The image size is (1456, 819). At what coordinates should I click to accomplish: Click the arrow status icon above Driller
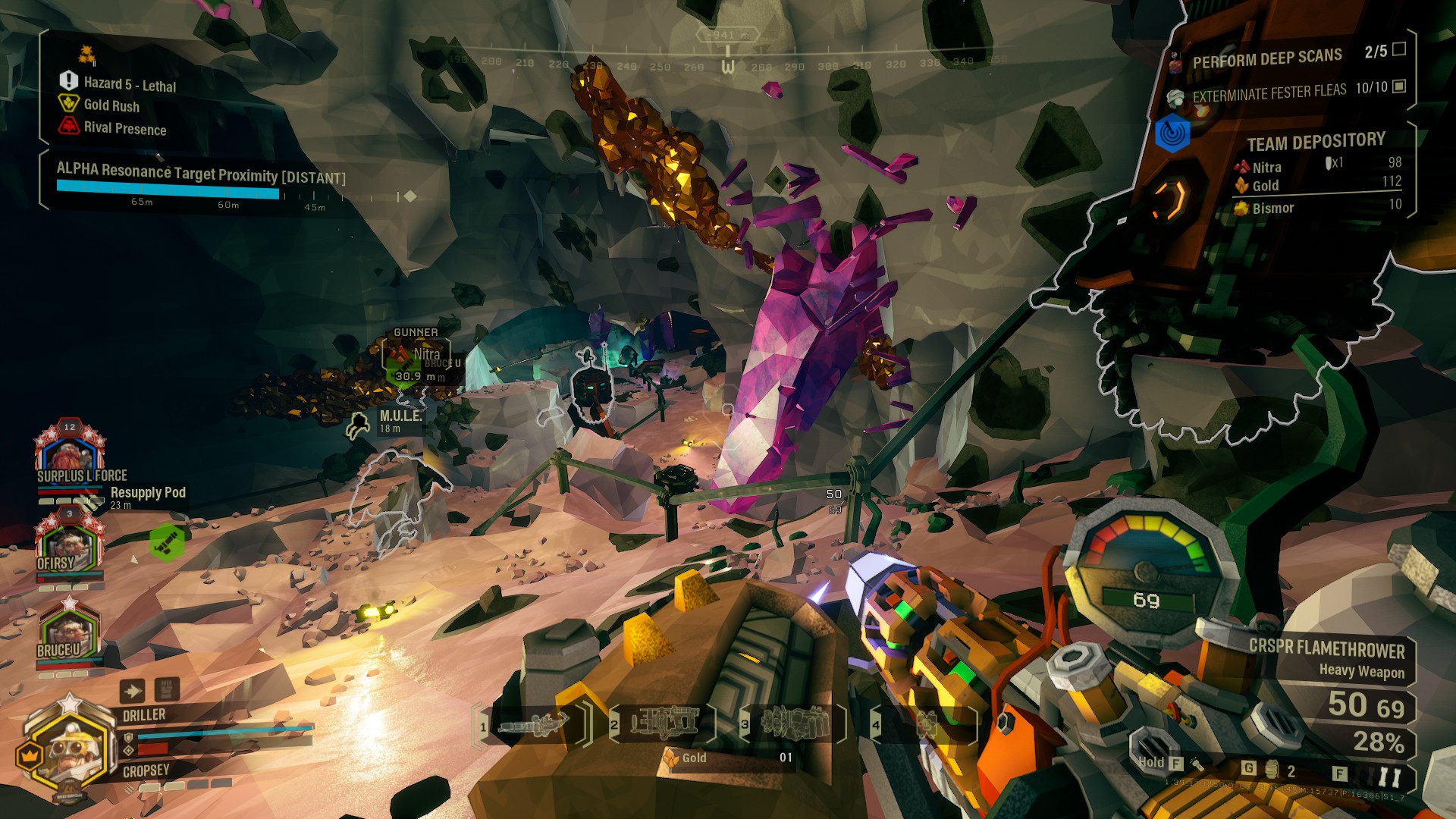(x=132, y=691)
